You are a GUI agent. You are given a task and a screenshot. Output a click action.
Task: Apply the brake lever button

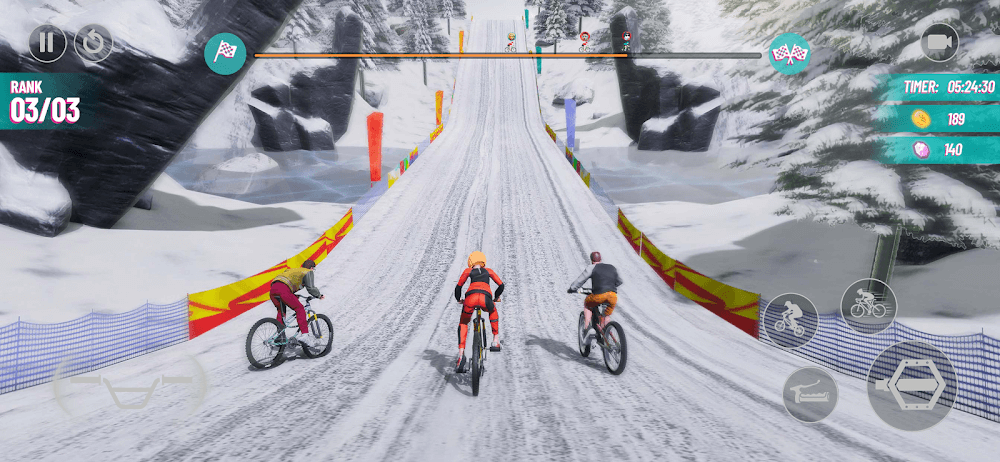coord(810,393)
